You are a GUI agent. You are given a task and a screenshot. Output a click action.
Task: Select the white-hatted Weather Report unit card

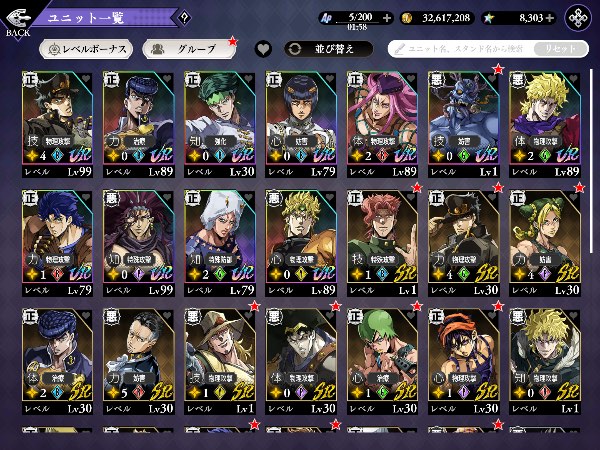[222, 241]
